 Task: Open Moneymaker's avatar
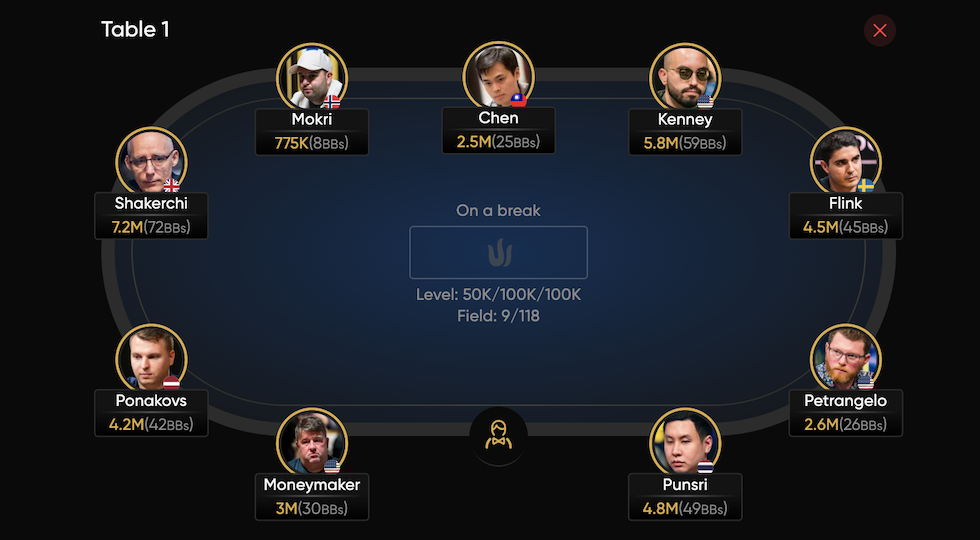pos(312,442)
